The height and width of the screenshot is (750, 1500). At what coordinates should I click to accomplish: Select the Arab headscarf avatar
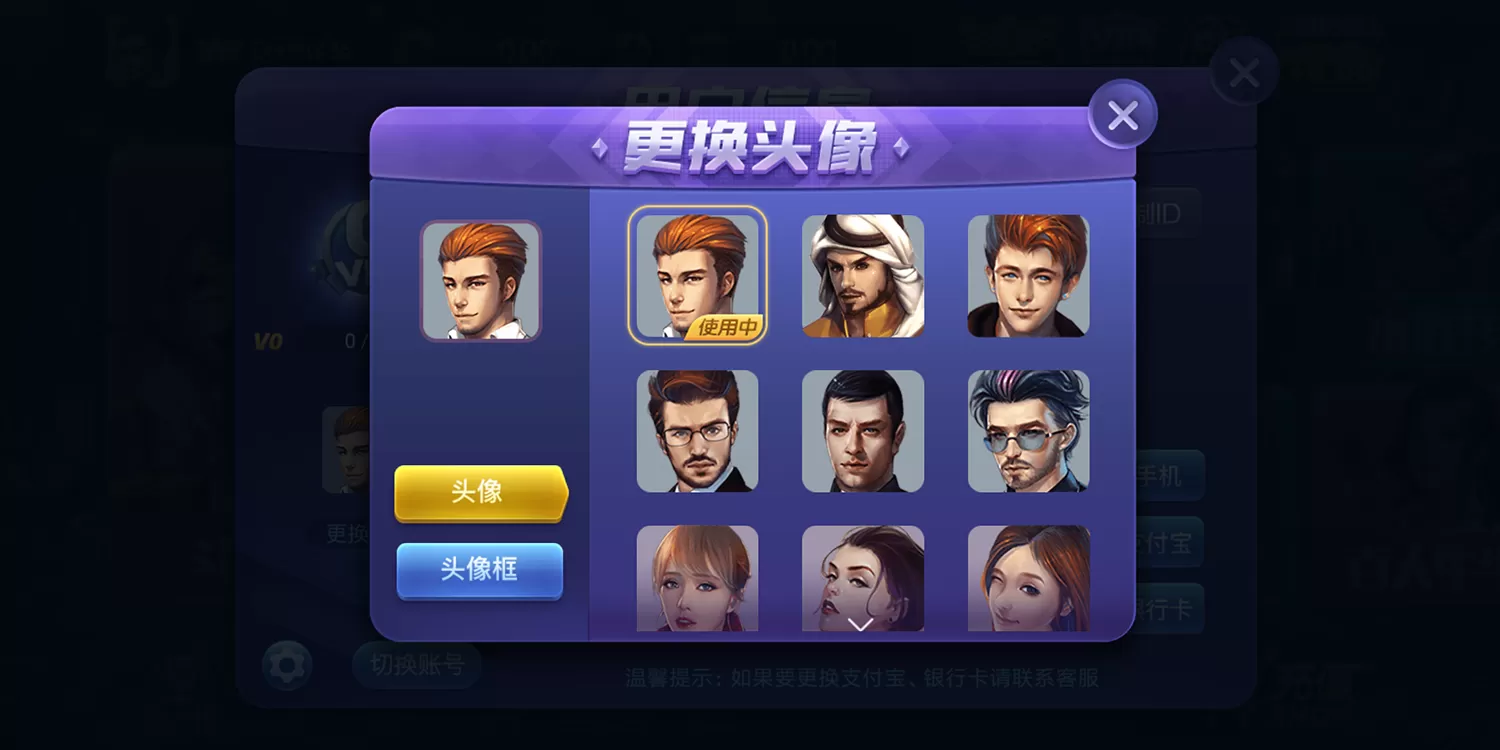pyautogui.click(x=863, y=274)
